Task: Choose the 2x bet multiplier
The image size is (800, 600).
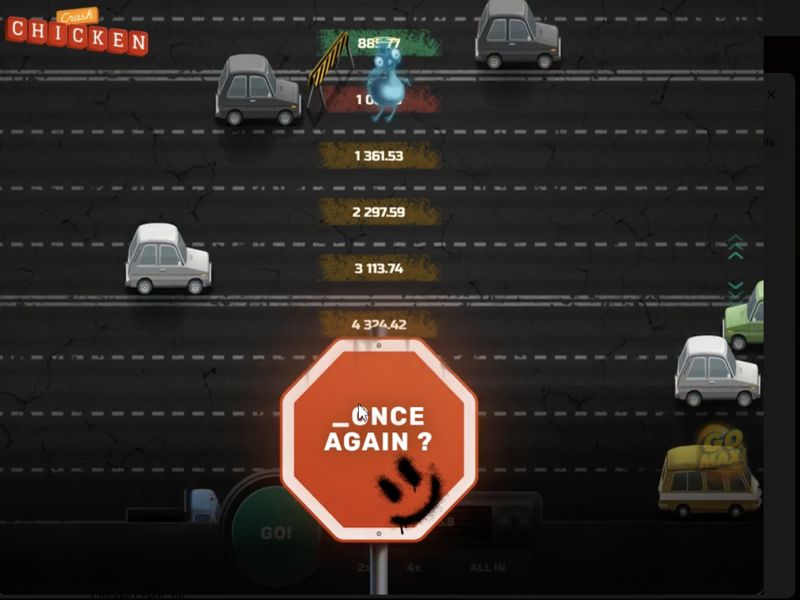Action: pos(363,567)
